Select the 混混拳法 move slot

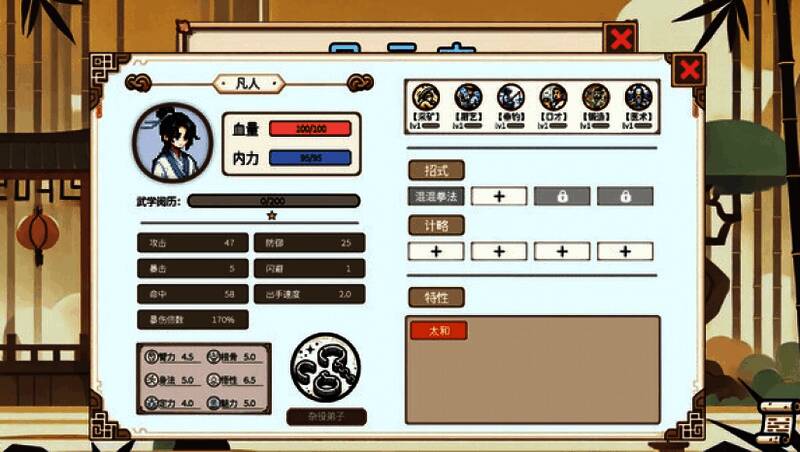tap(436, 196)
